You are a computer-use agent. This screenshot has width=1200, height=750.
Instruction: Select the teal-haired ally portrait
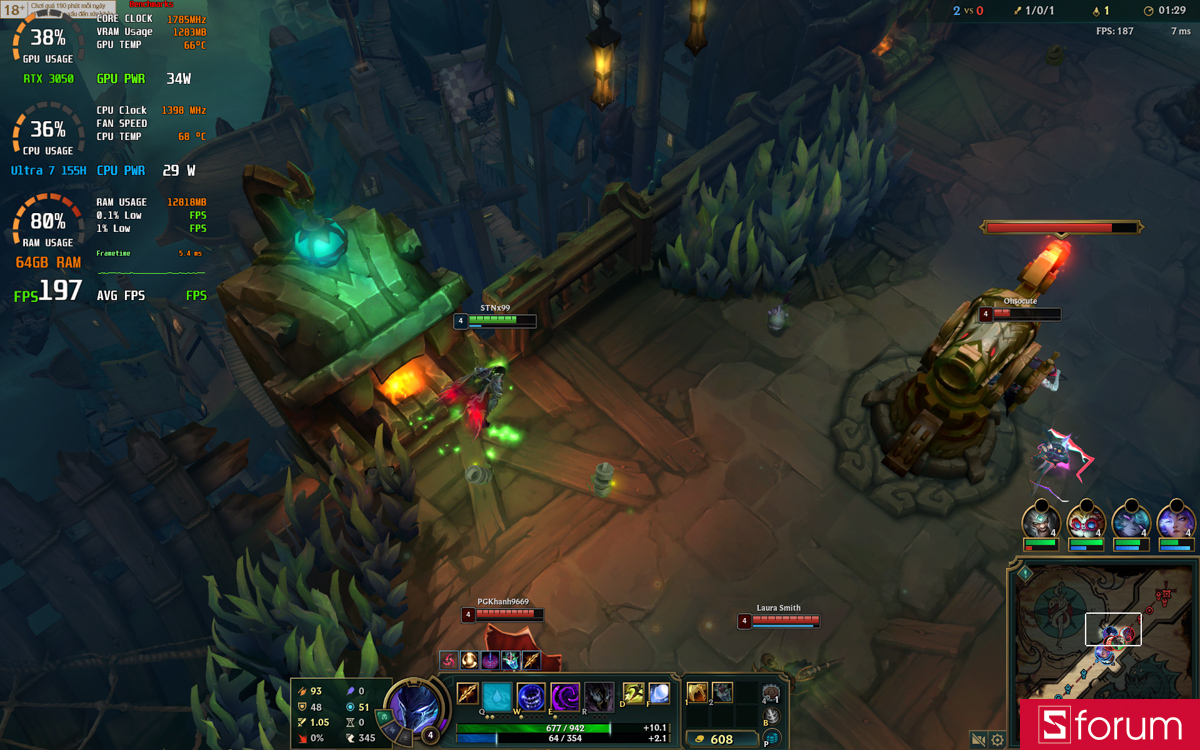click(1131, 521)
